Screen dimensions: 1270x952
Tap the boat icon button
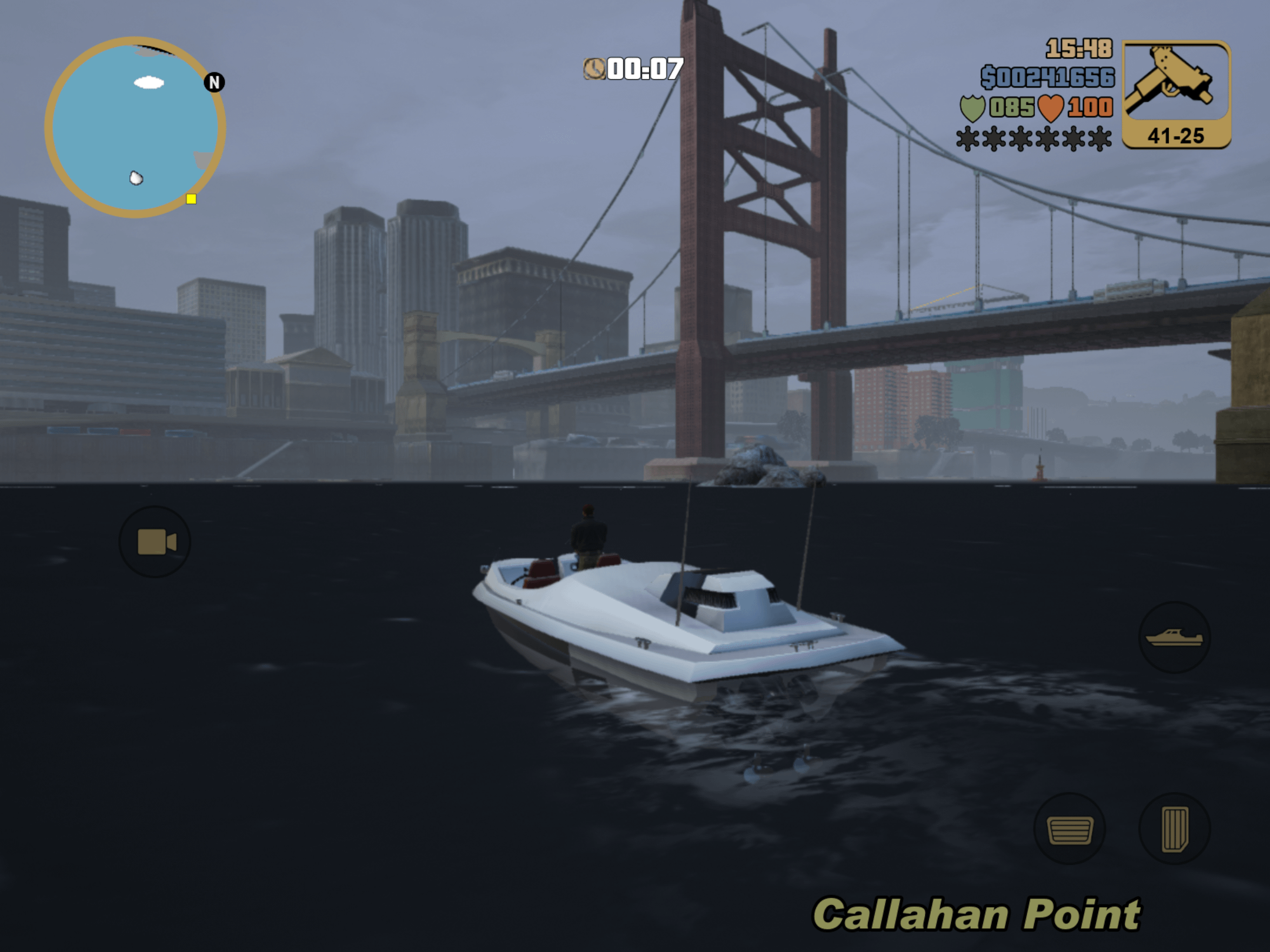point(1174,637)
